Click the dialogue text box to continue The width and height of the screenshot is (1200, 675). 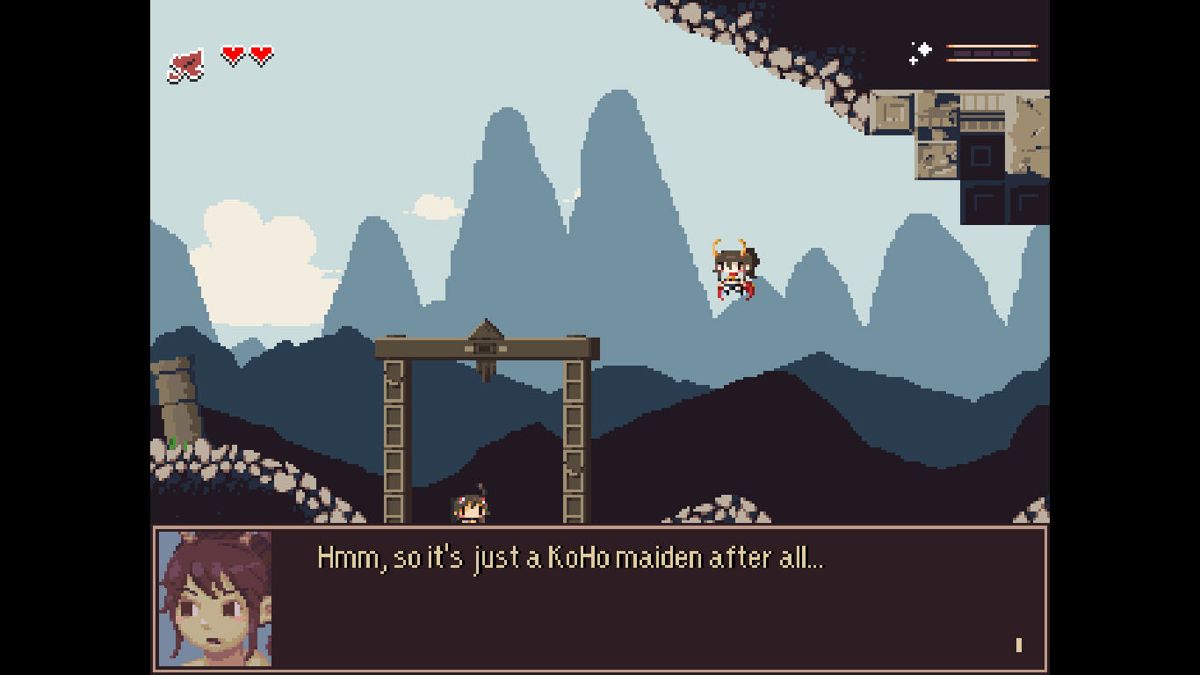pyautogui.click(x=640, y=598)
